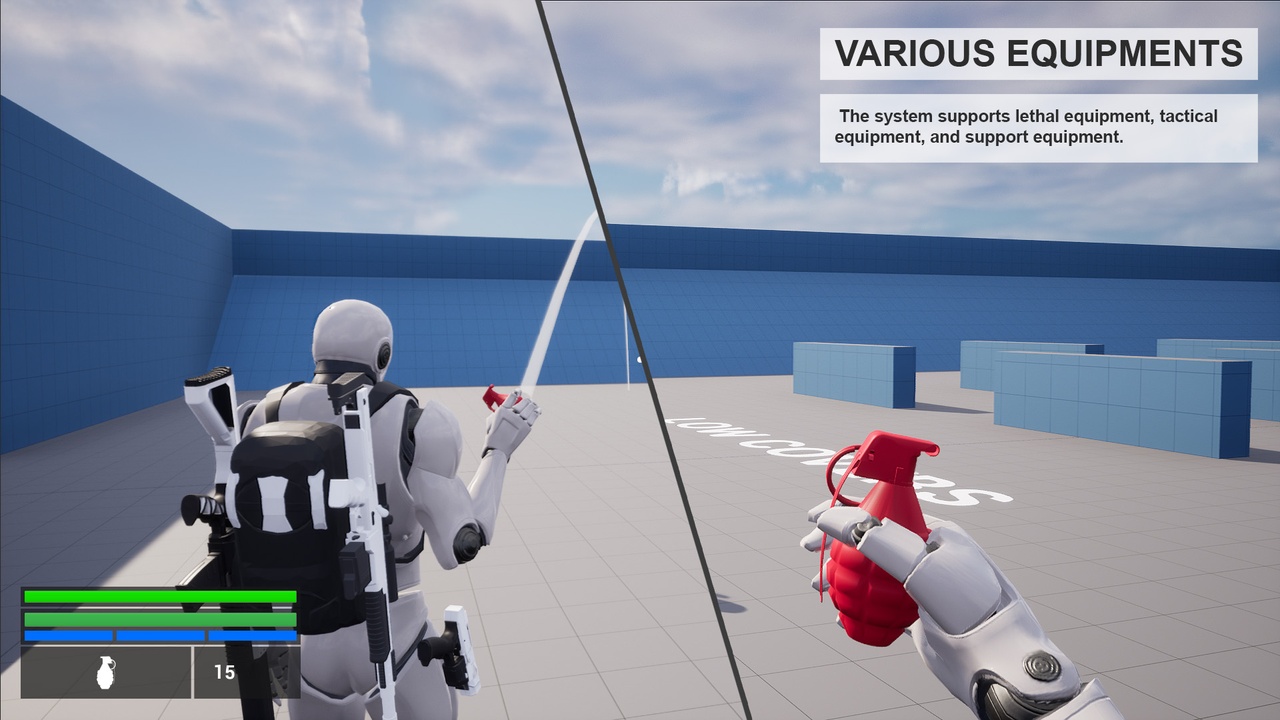Toggle the rightmost blue bar segment
The image size is (1280, 720).
coord(253,634)
